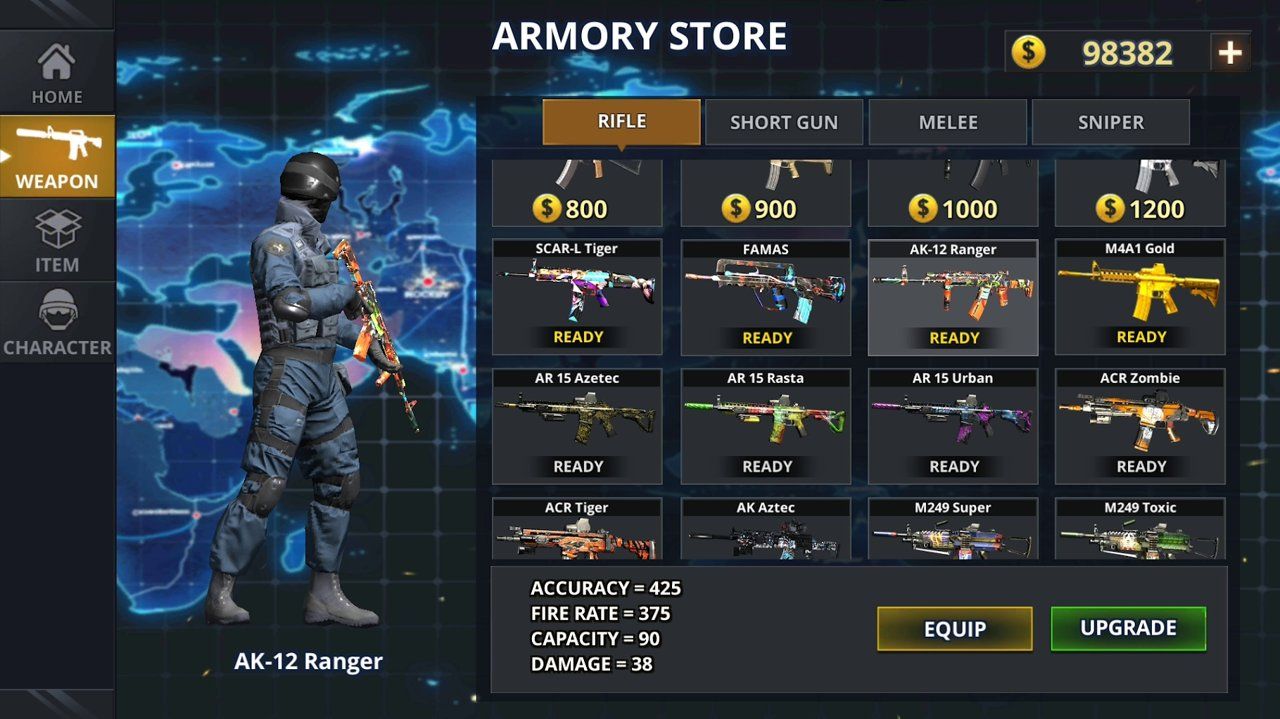
Task: Choose the M4A1 Gold rifle
Action: point(1140,297)
